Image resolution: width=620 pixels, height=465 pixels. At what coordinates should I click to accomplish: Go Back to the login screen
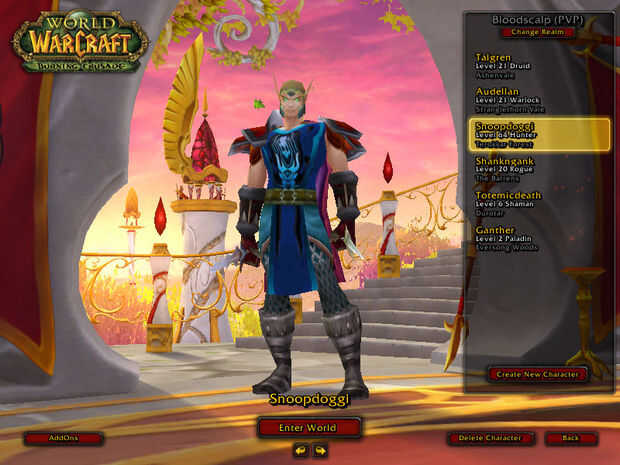571,438
